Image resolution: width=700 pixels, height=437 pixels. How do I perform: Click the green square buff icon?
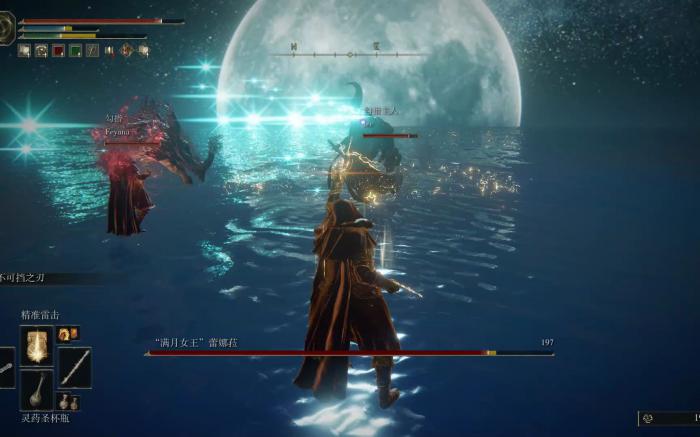76,49
